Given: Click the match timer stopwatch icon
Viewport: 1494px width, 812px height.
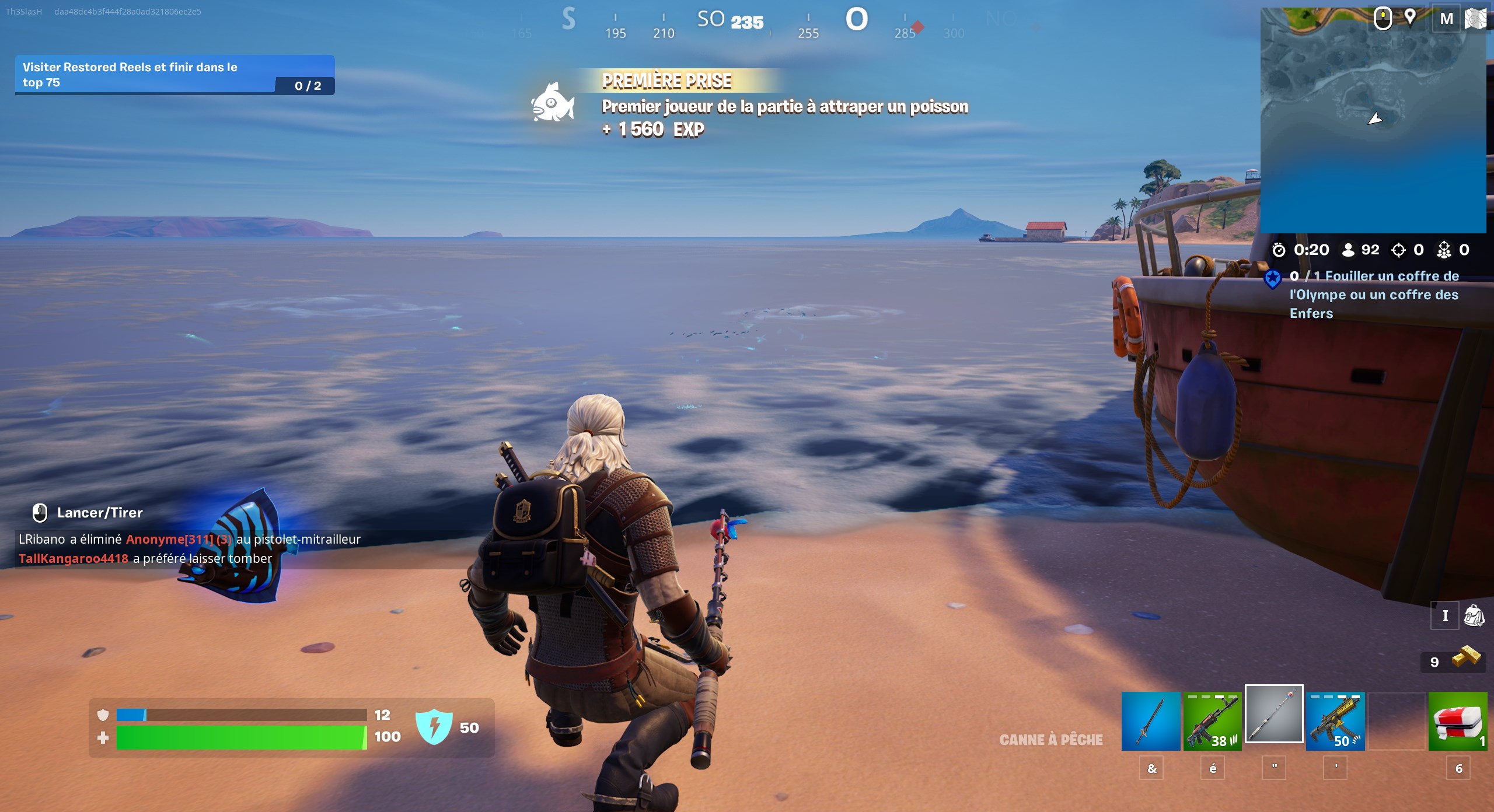Looking at the screenshot, I should click(x=1278, y=250).
